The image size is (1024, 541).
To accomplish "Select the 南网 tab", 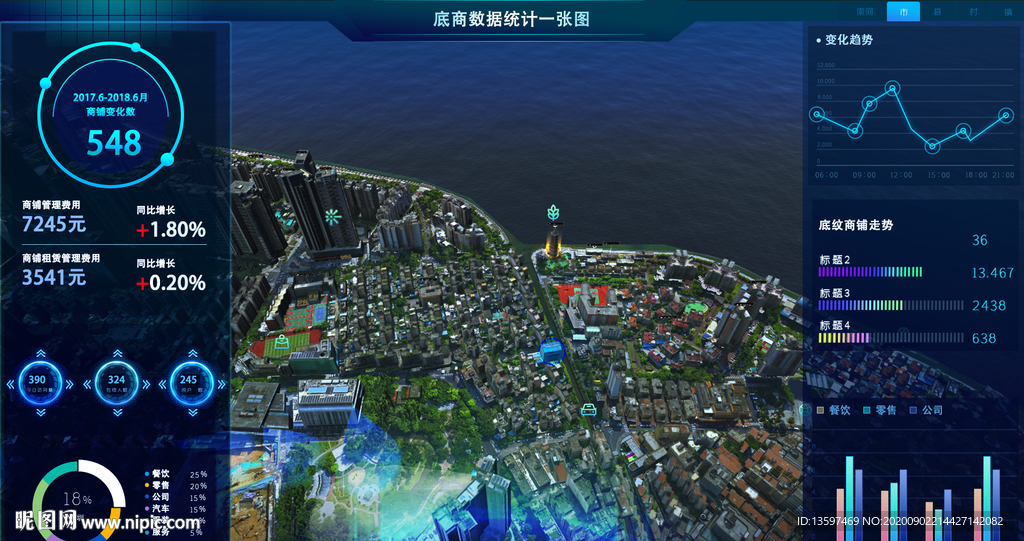I will (866, 12).
